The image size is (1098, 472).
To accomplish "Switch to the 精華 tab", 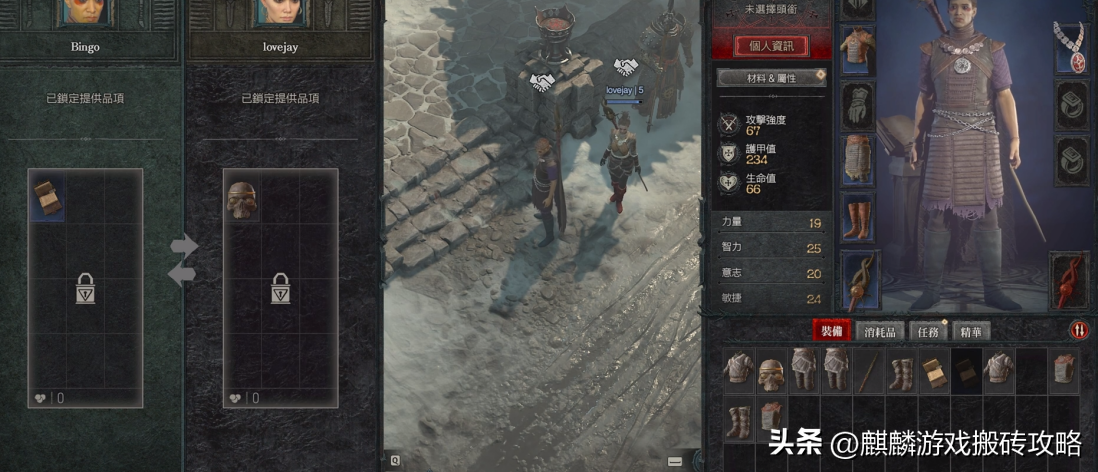I will [971, 332].
